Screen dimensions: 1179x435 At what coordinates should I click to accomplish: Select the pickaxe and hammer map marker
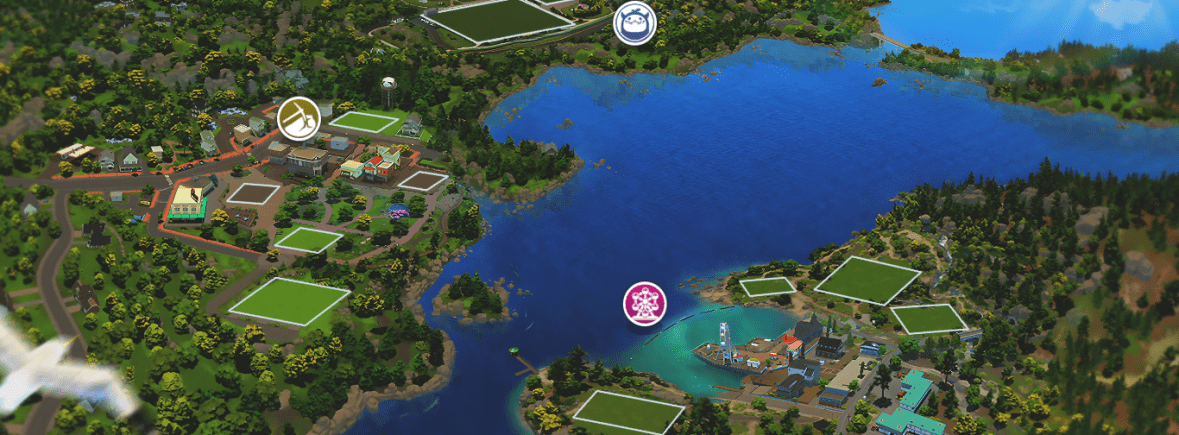(298, 117)
